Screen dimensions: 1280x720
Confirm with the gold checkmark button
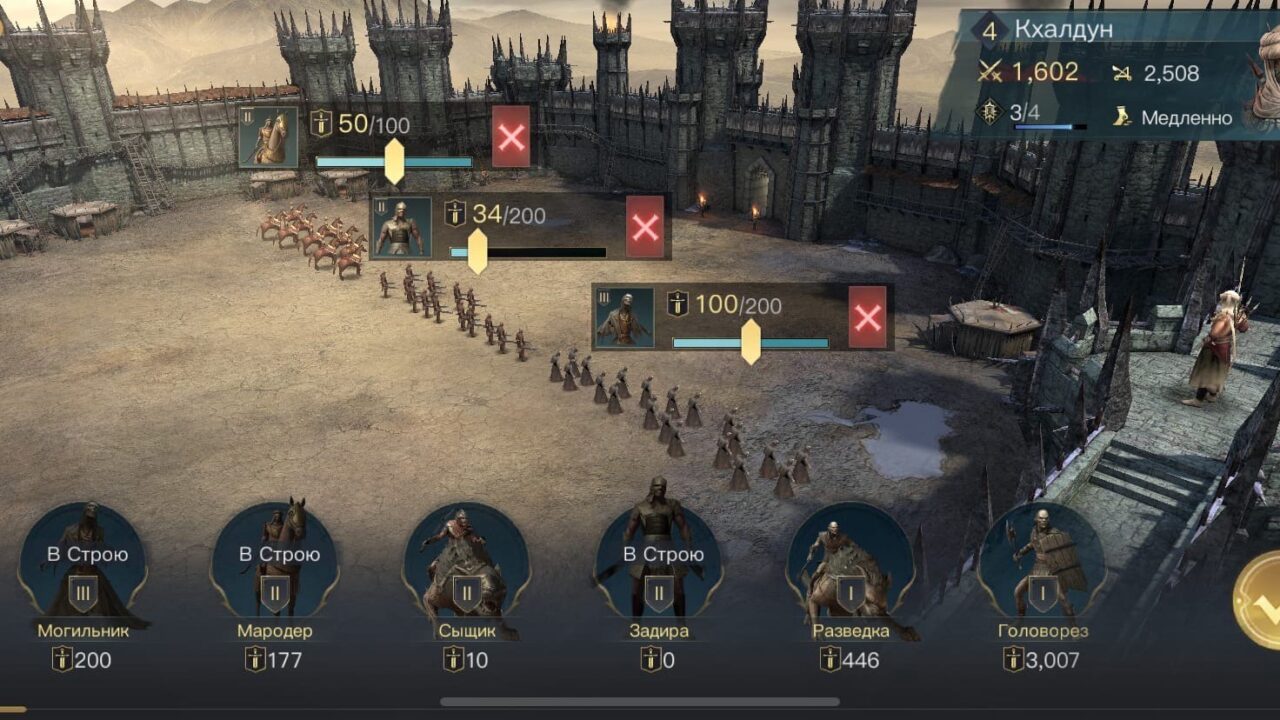[x=1262, y=600]
